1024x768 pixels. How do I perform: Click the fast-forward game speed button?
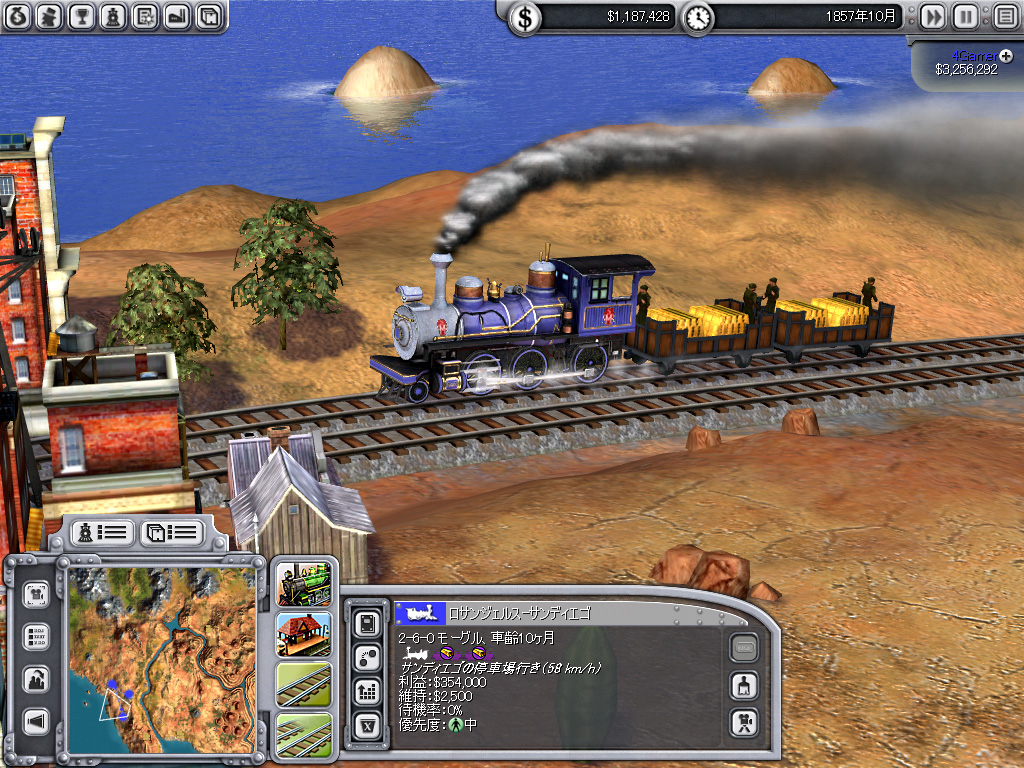click(932, 17)
